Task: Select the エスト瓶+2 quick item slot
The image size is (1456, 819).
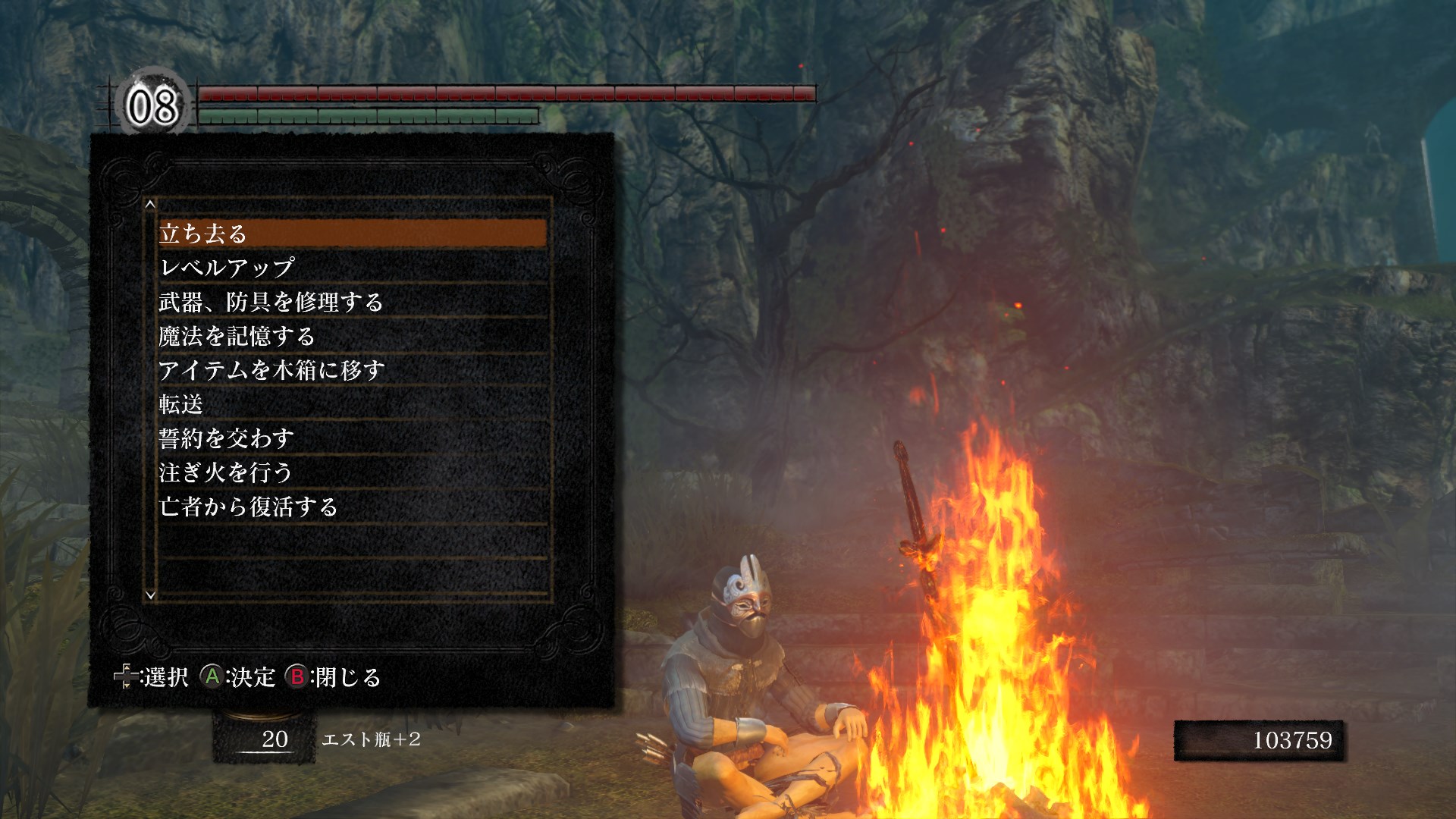Action: tap(264, 739)
